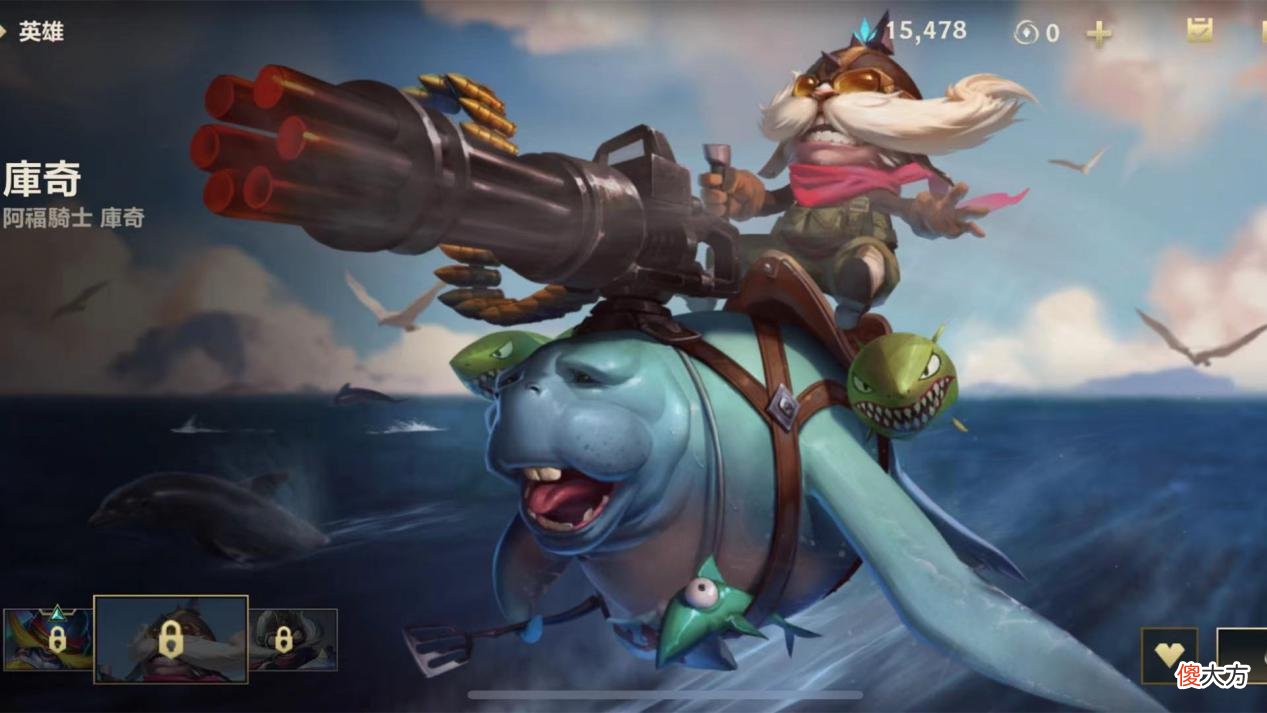Open the clipboard checklist icon

[1199, 30]
